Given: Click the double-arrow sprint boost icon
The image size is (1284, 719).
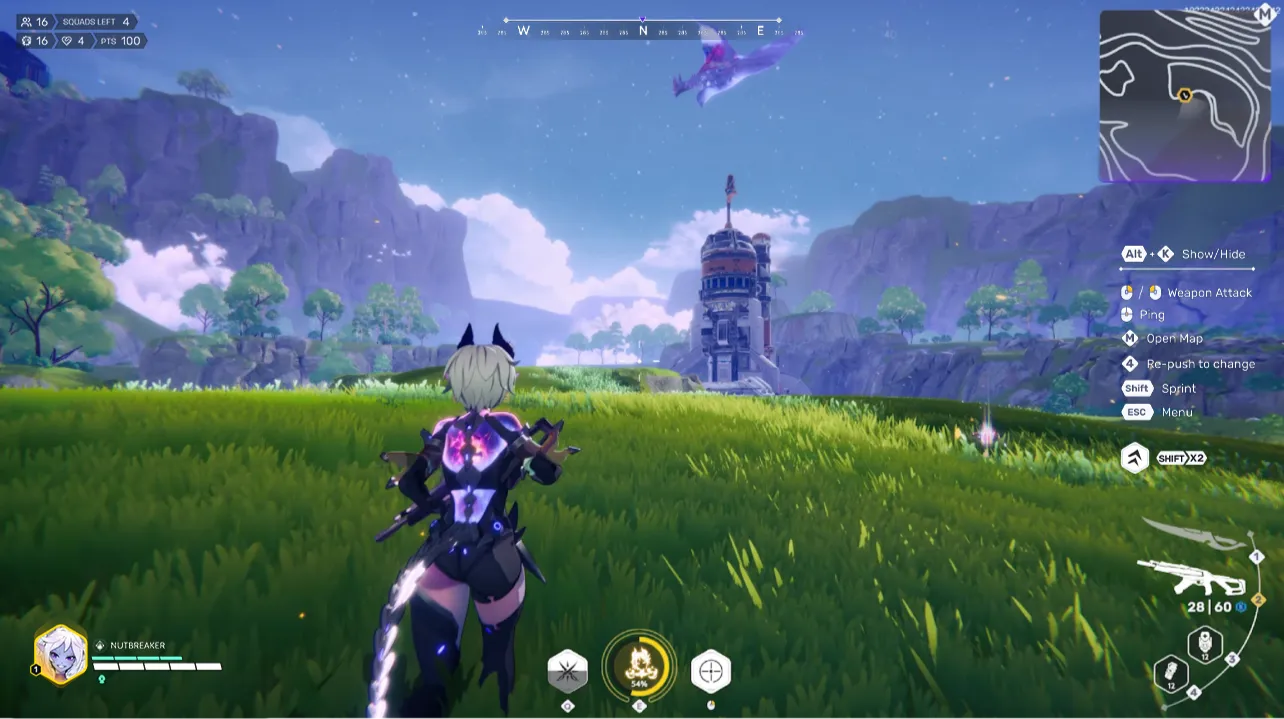Looking at the screenshot, I should 1135,458.
